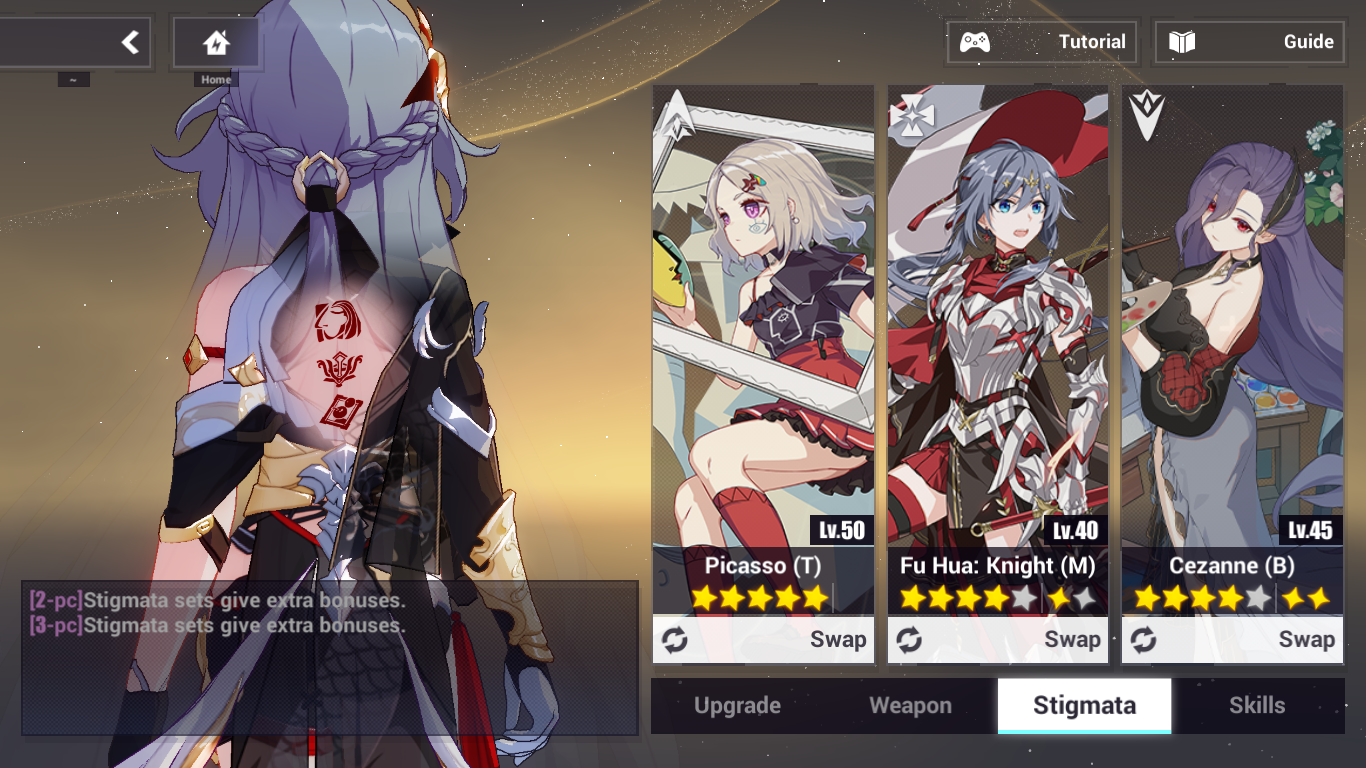
Task: Switch to the Weapon tab
Action: [909, 705]
